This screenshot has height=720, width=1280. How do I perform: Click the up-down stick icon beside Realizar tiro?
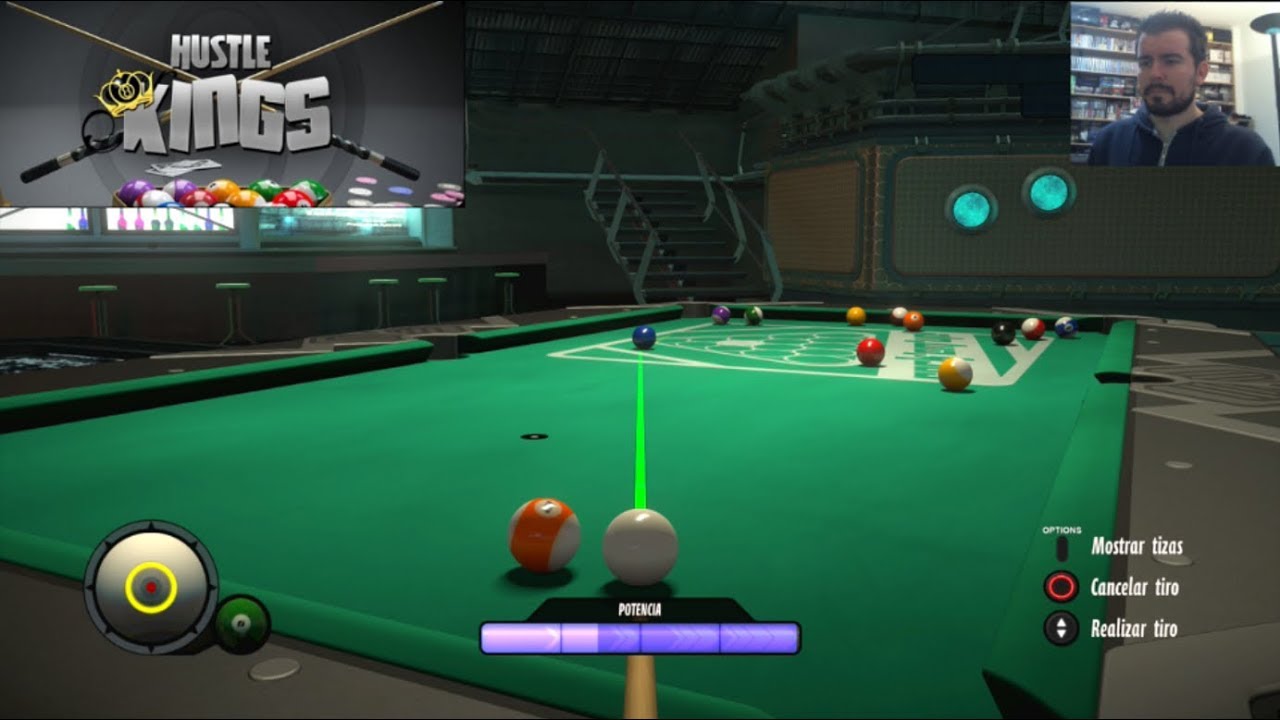coord(1063,628)
